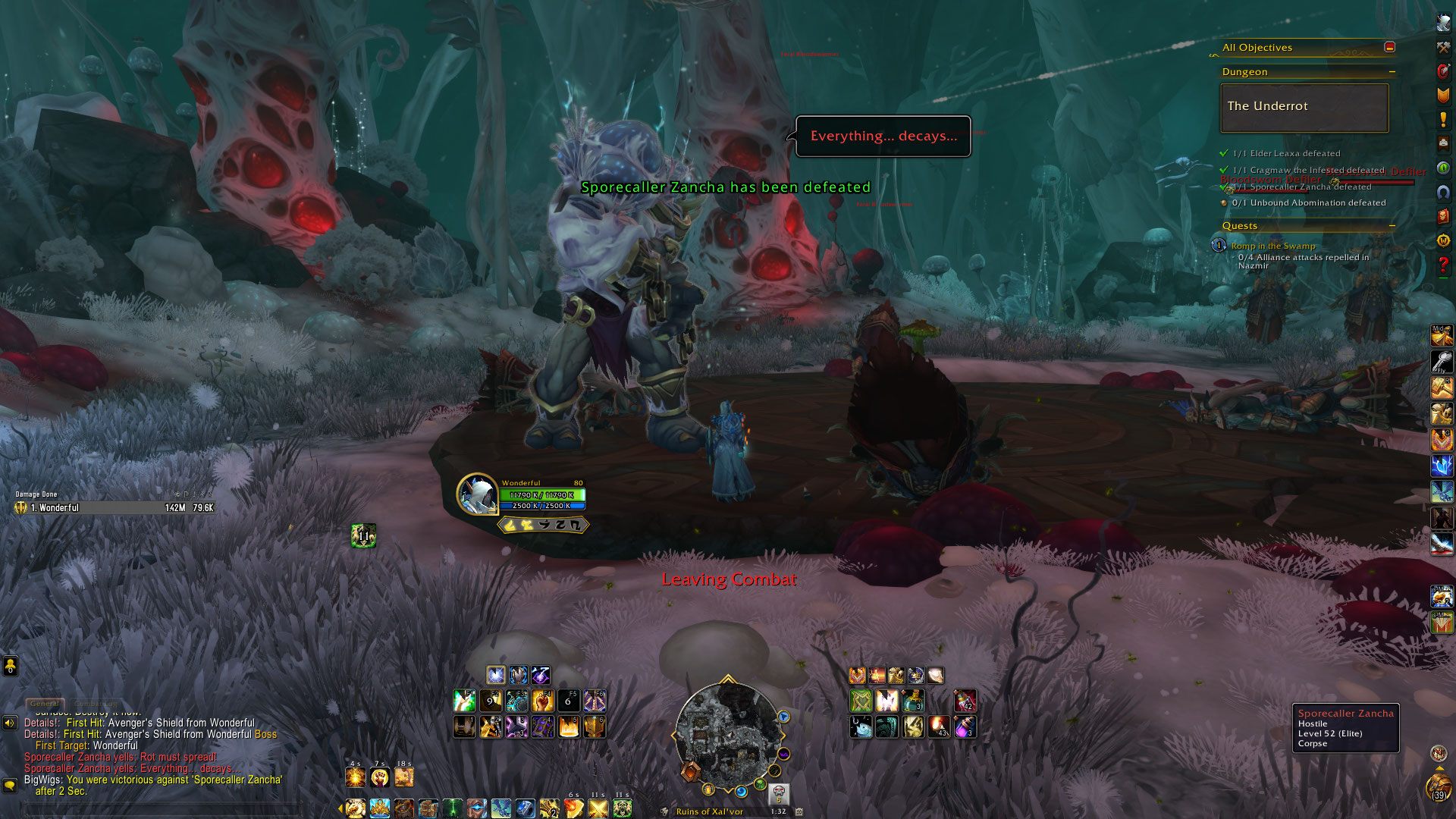The image size is (1456, 819).
Task: Click the Wonderful player portrait
Action: pyautogui.click(x=477, y=494)
